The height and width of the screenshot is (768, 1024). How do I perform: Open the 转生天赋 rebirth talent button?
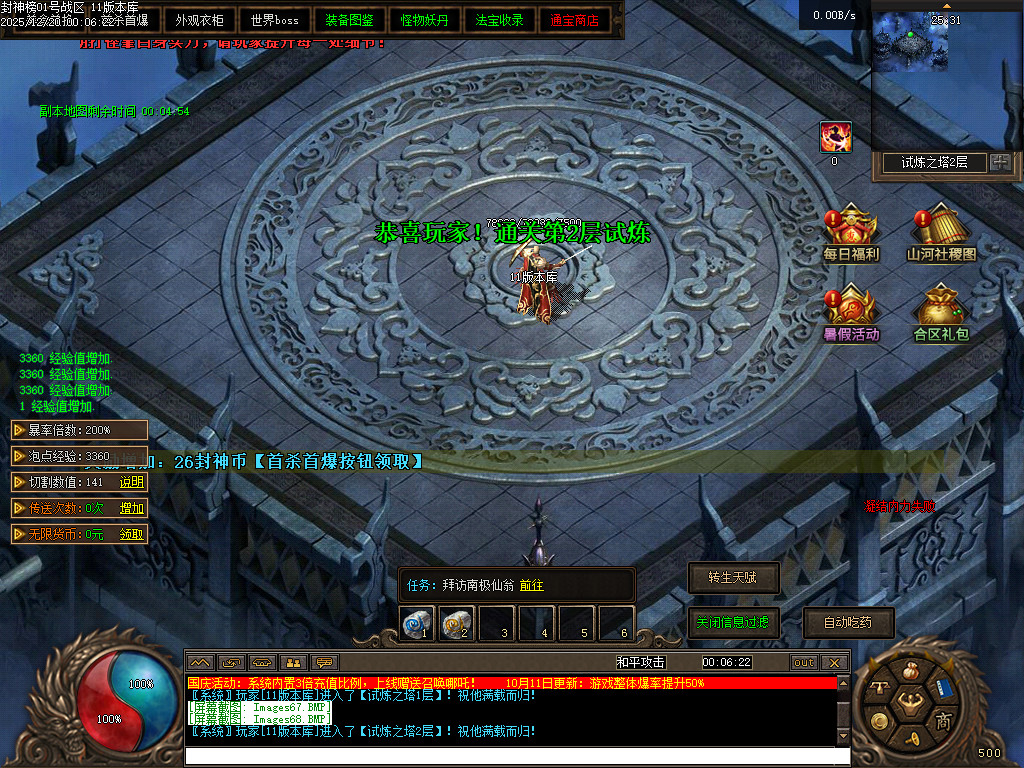pyautogui.click(x=733, y=578)
